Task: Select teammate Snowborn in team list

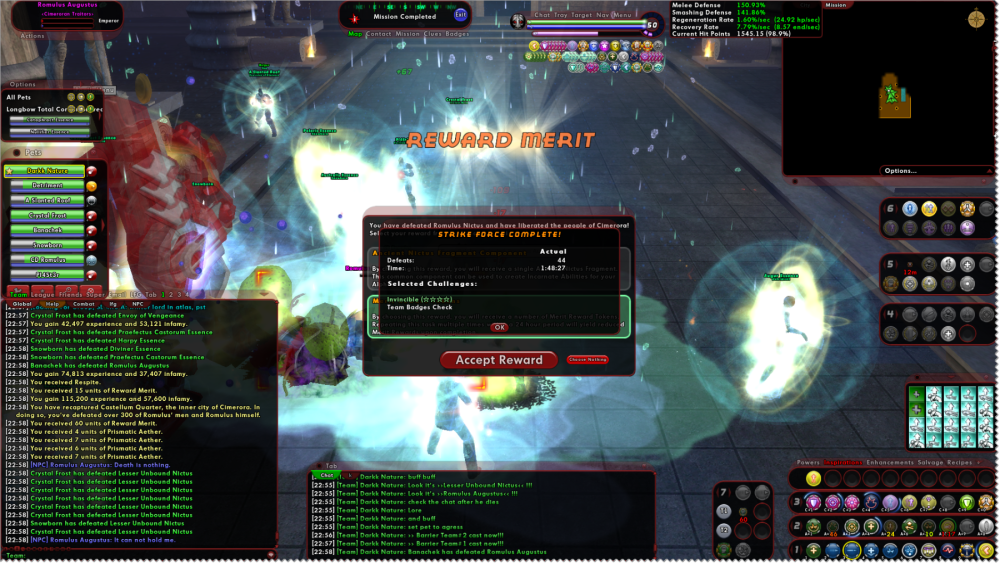Action: [x=47, y=245]
